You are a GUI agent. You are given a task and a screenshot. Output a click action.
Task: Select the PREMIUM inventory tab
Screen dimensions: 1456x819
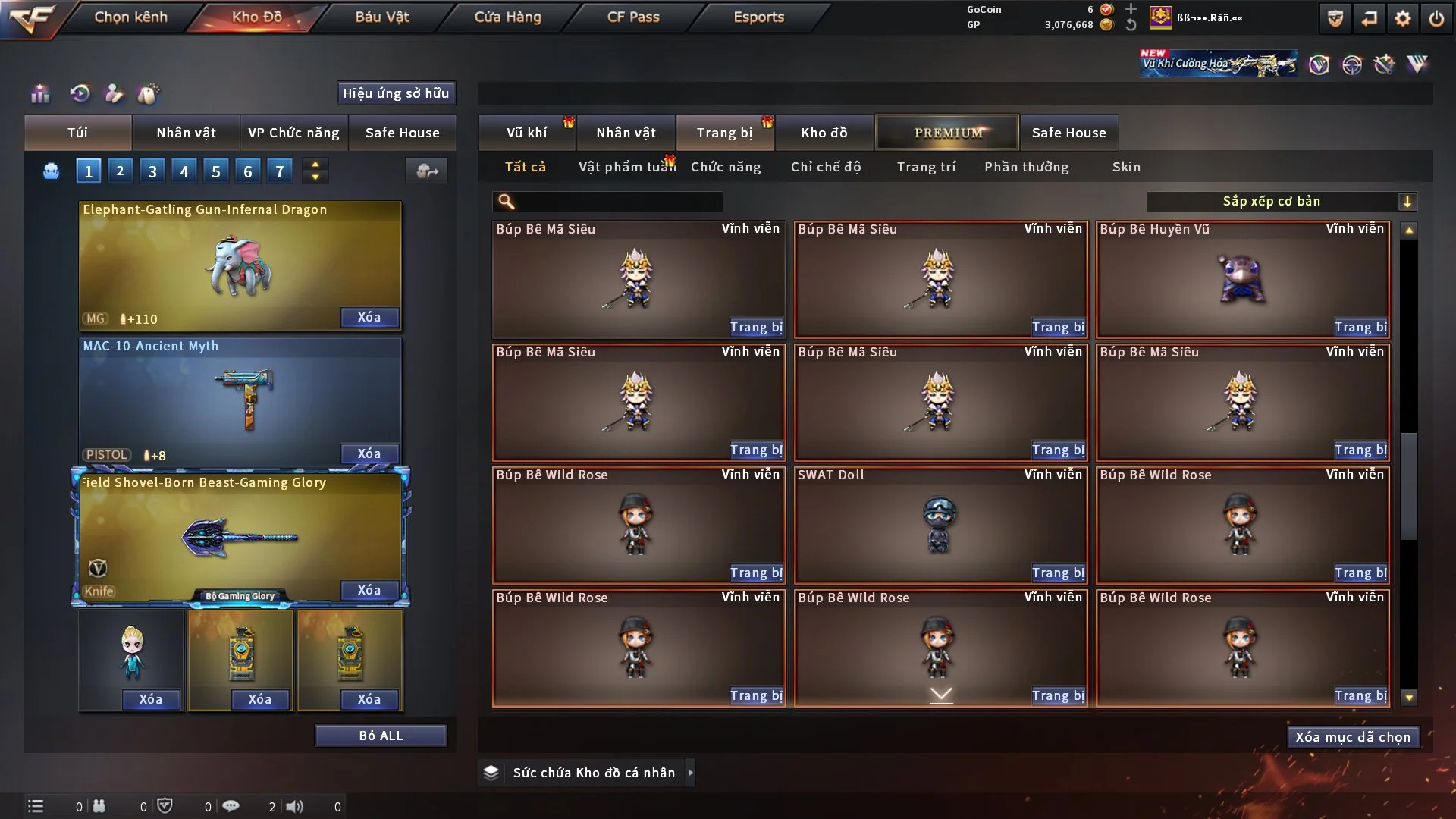(x=947, y=133)
